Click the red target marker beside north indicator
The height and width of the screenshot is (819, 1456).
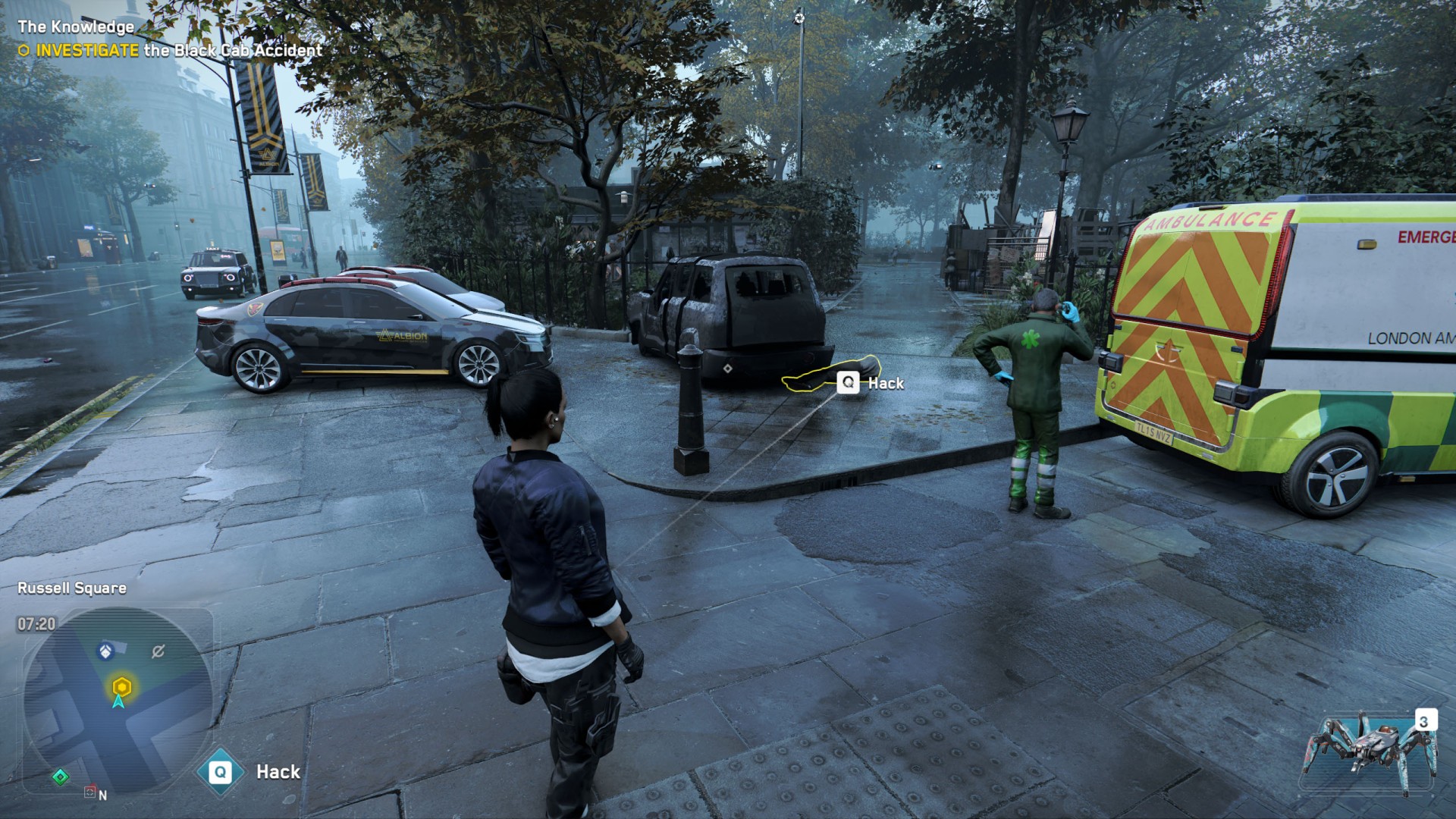[x=89, y=792]
